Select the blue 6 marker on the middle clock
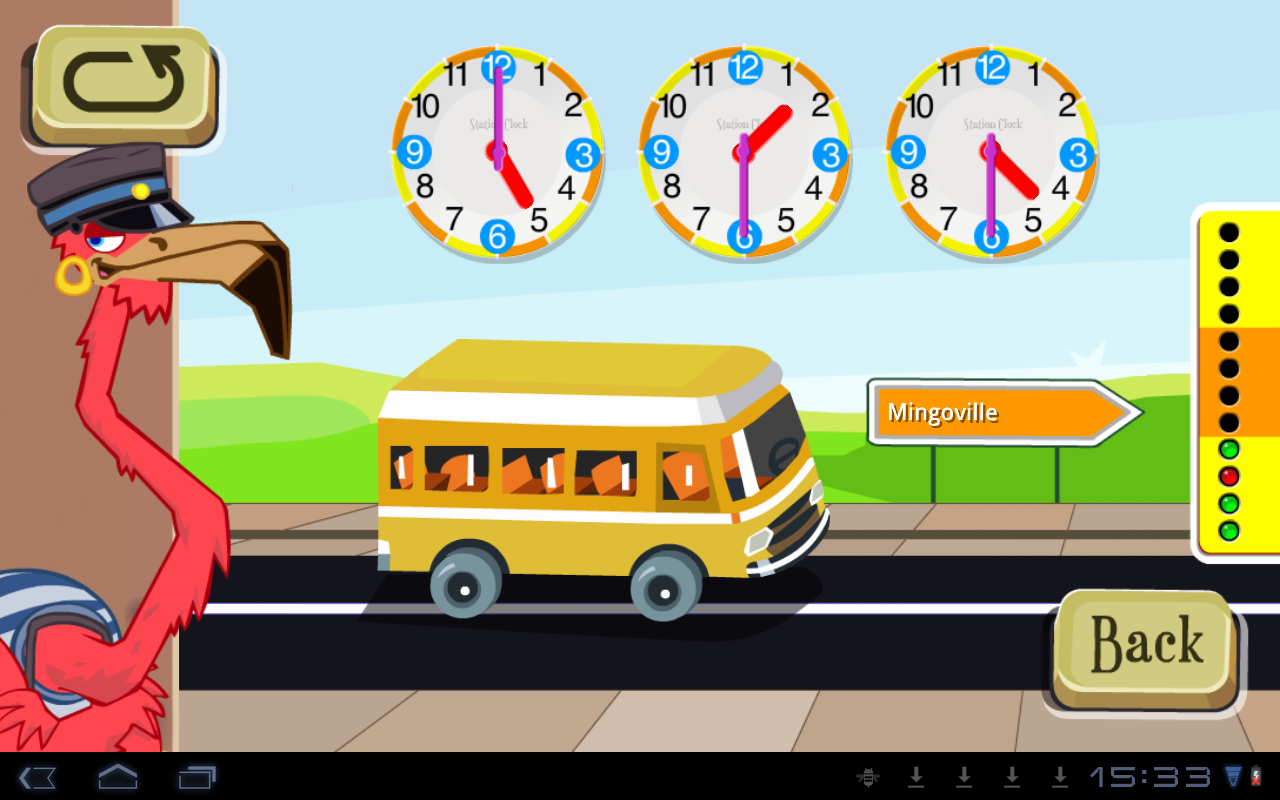This screenshot has width=1280, height=800. click(x=744, y=237)
